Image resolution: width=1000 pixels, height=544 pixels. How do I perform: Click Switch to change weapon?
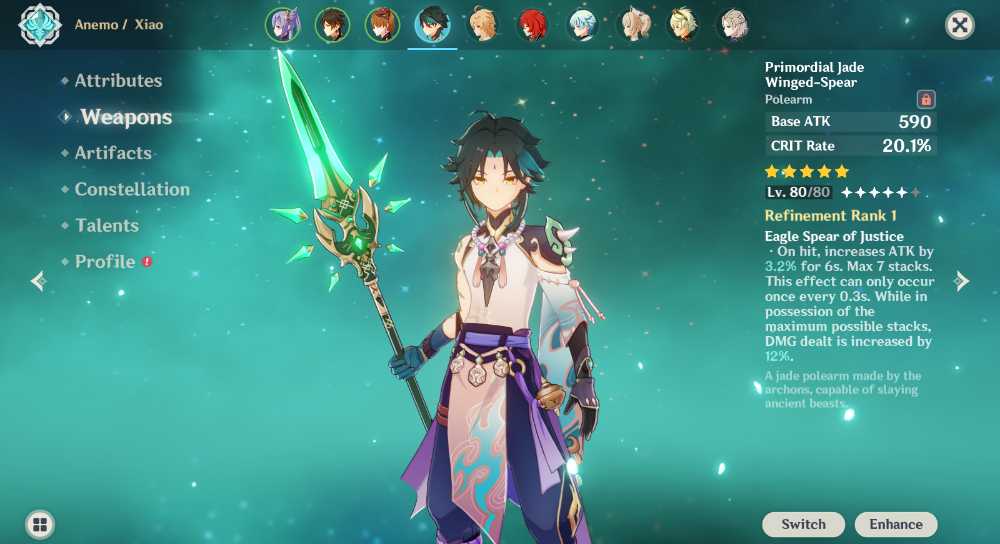pyautogui.click(x=803, y=524)
